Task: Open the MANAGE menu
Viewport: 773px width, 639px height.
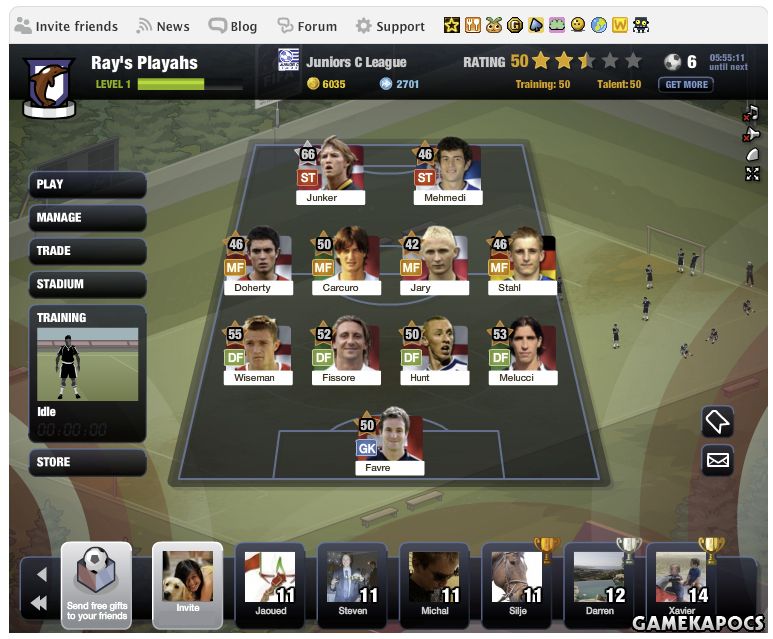Action: pos(88,217)
